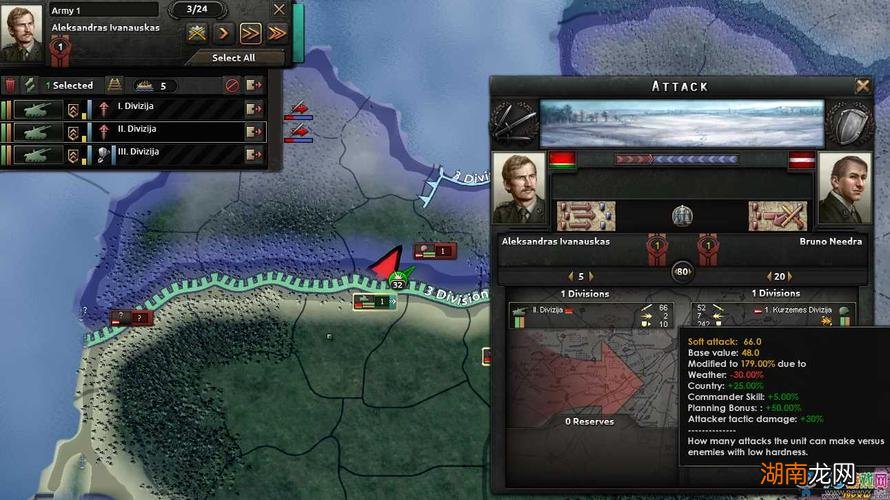Click Bruno Needra's portrait in battle window
This screenshot has height=500, width=890.
point(844,188)
